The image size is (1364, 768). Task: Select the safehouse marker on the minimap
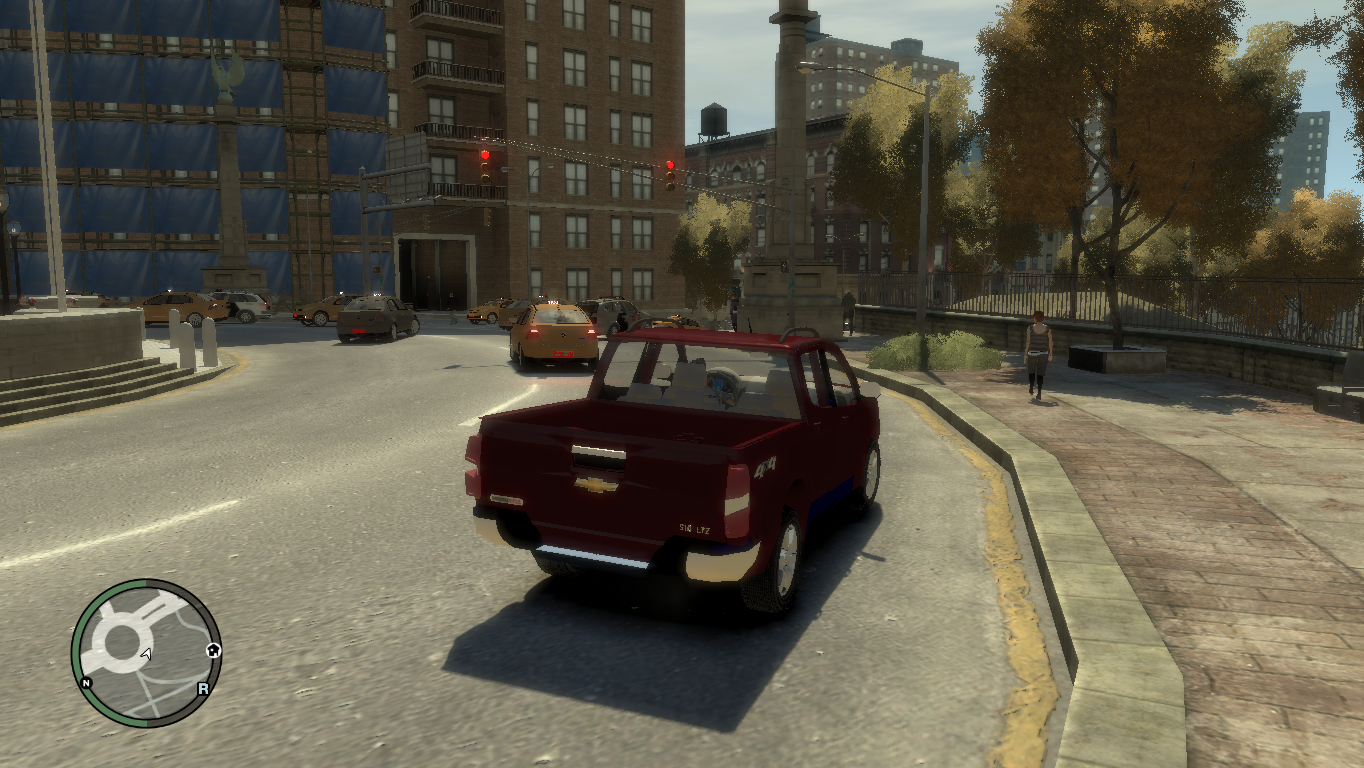click(213, 650)
